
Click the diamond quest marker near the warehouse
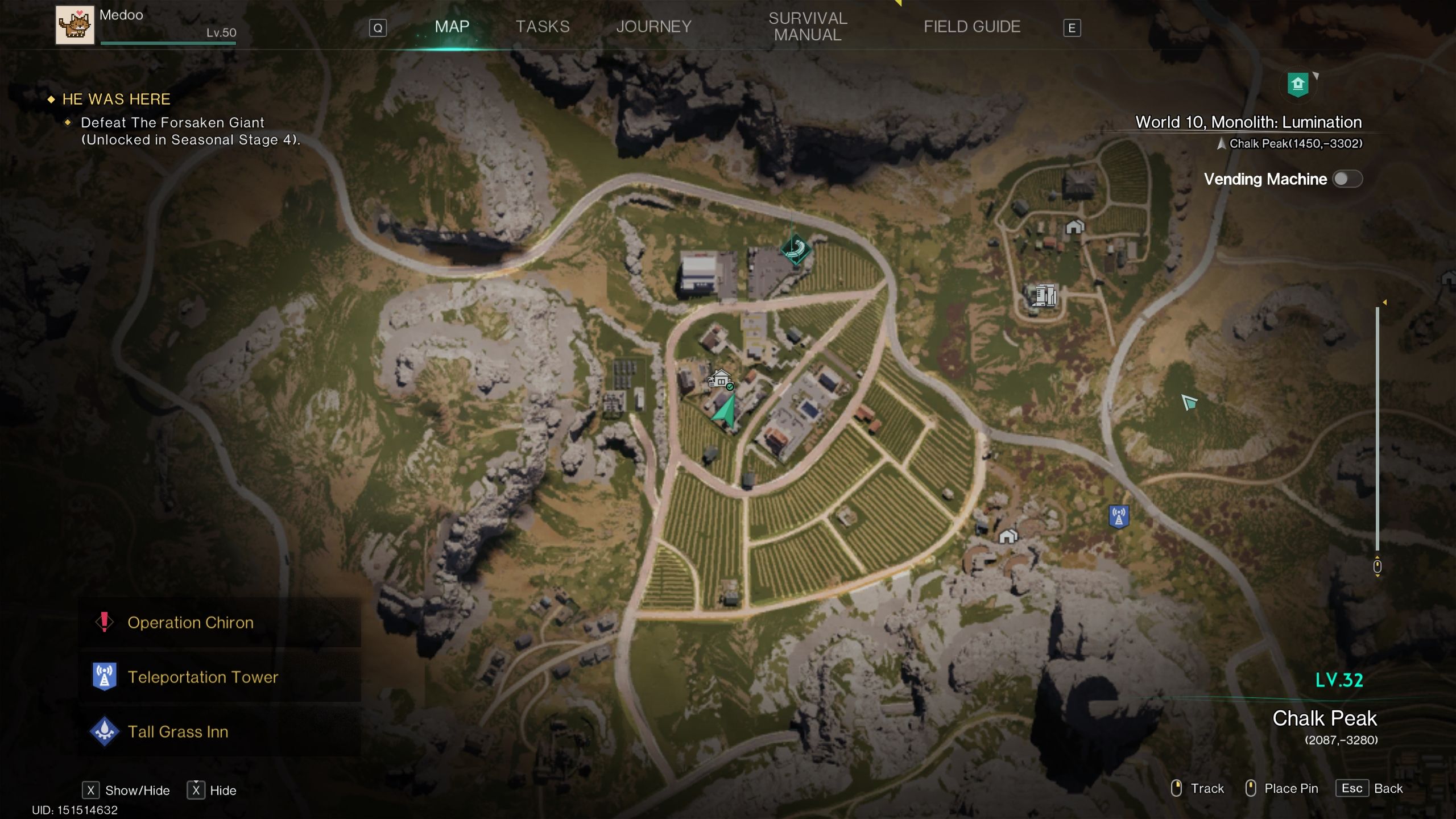tap(795, 248)
